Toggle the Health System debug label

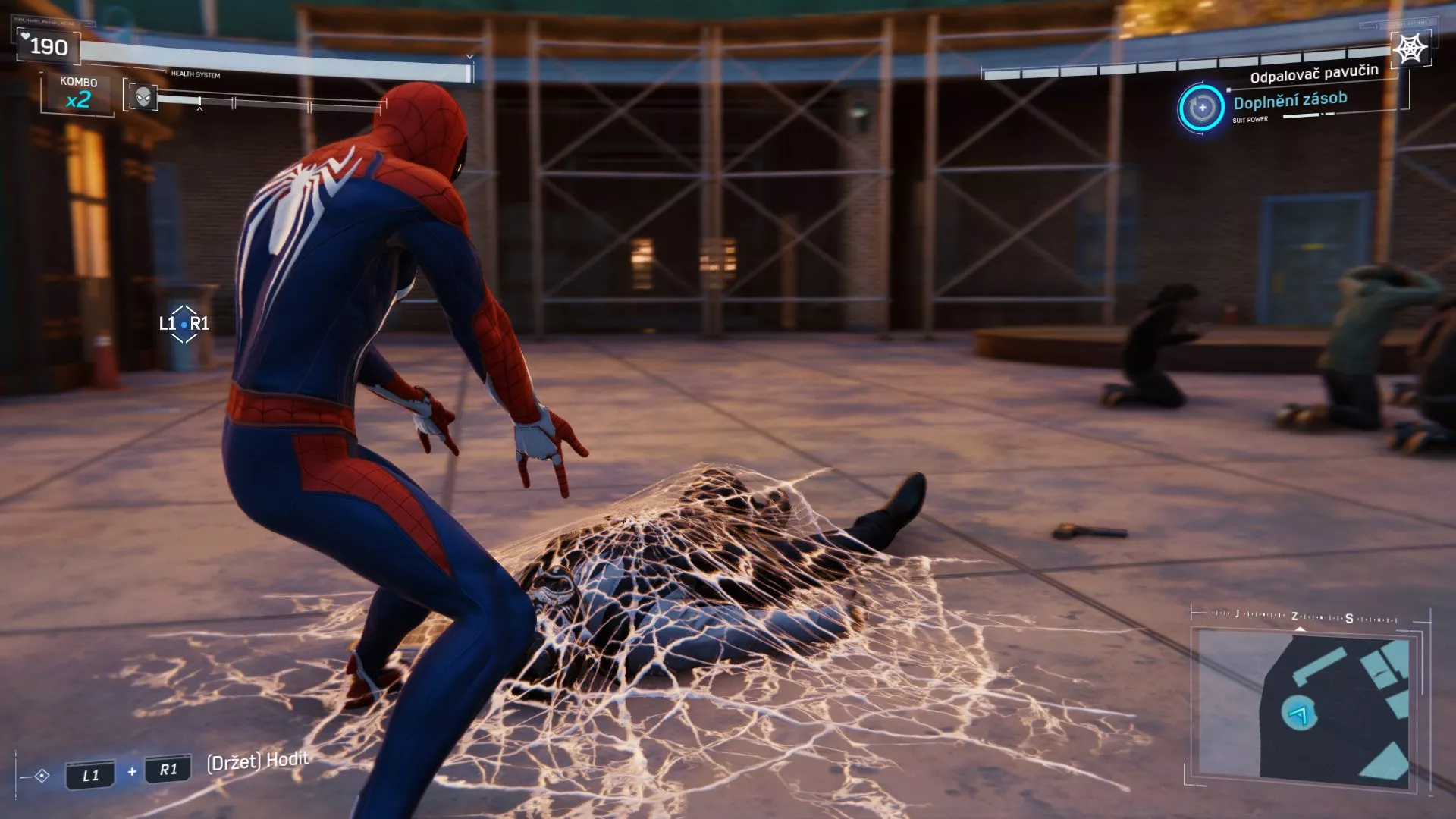[196, 75]
